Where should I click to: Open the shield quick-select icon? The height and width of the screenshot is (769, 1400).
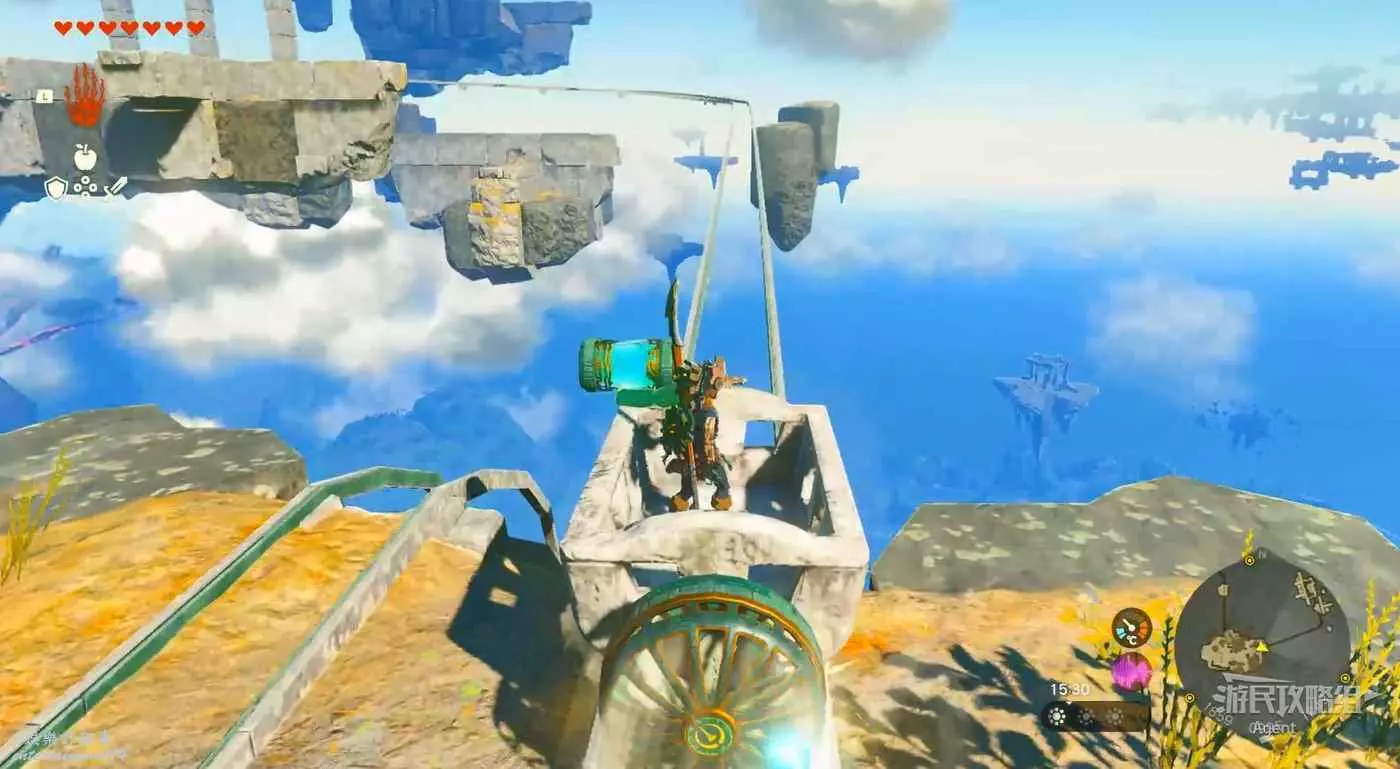tap(57, 186)
